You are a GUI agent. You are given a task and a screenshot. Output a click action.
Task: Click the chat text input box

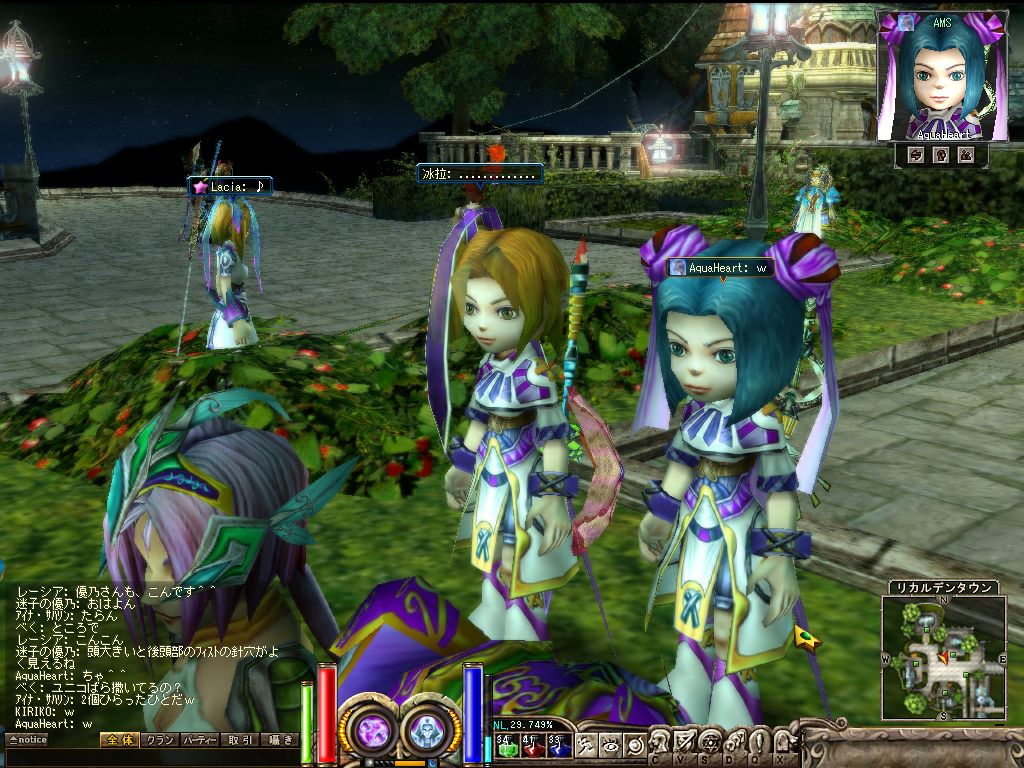click(150, 757)
